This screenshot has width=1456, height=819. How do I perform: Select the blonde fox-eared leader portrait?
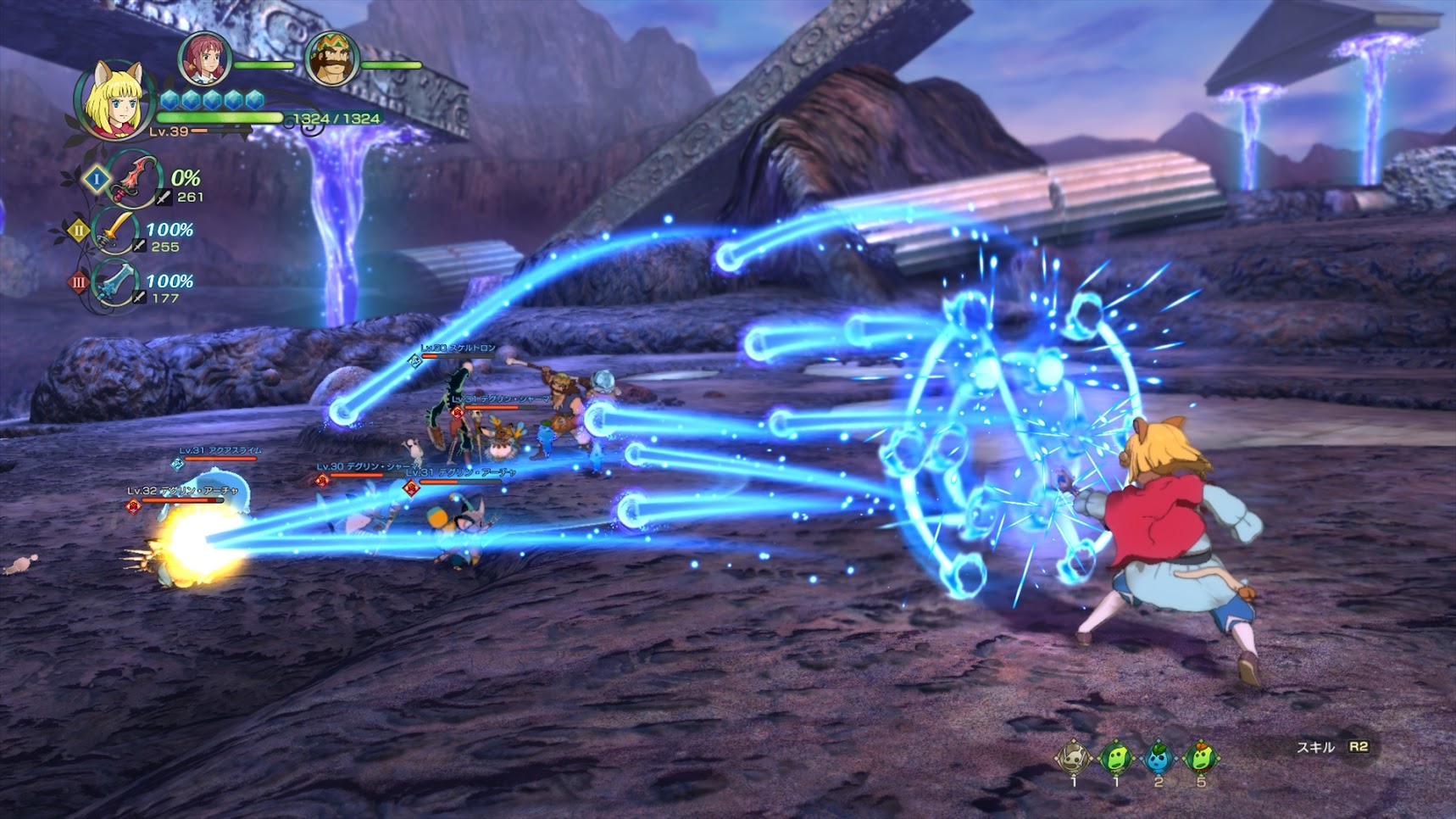coord(114,100)
